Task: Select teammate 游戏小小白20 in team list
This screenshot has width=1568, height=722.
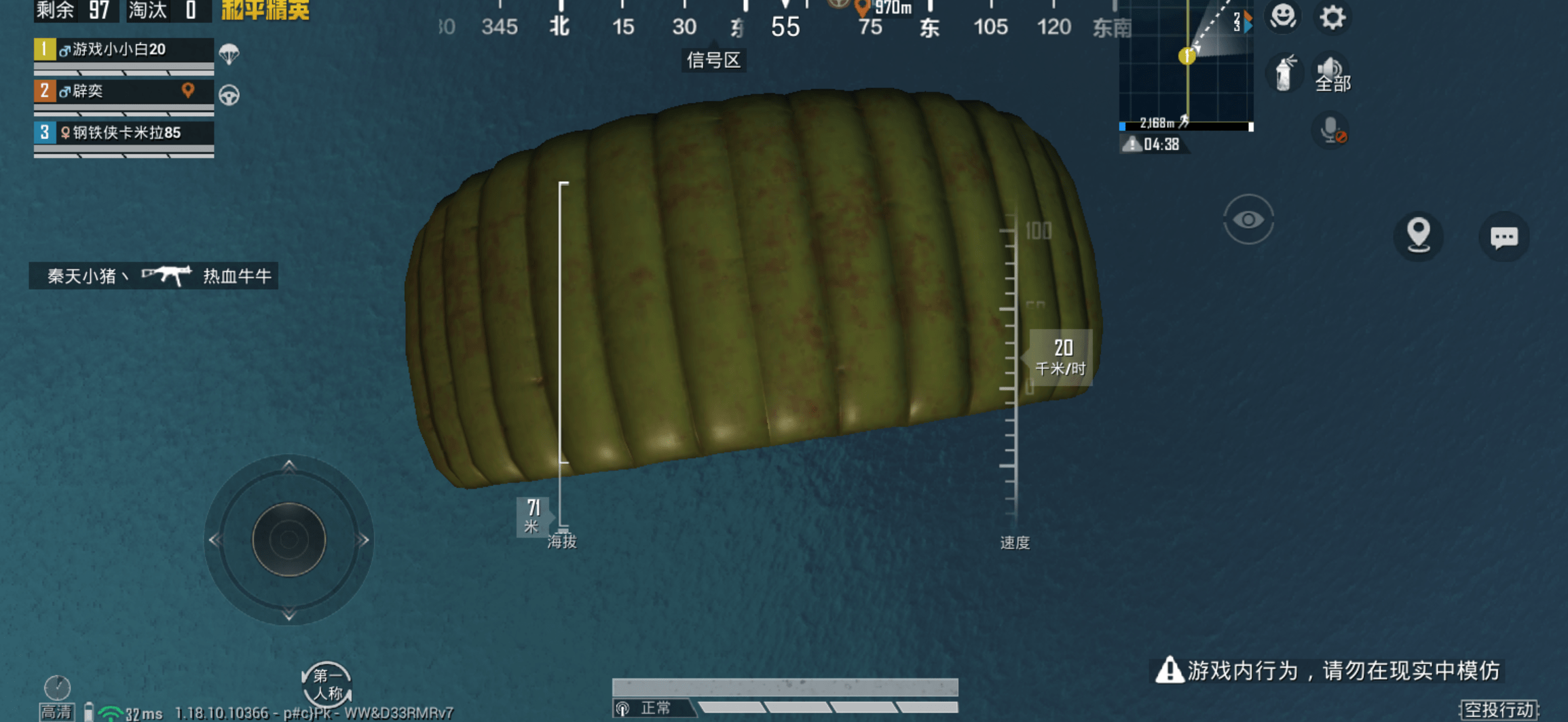Action: point(124,50)
